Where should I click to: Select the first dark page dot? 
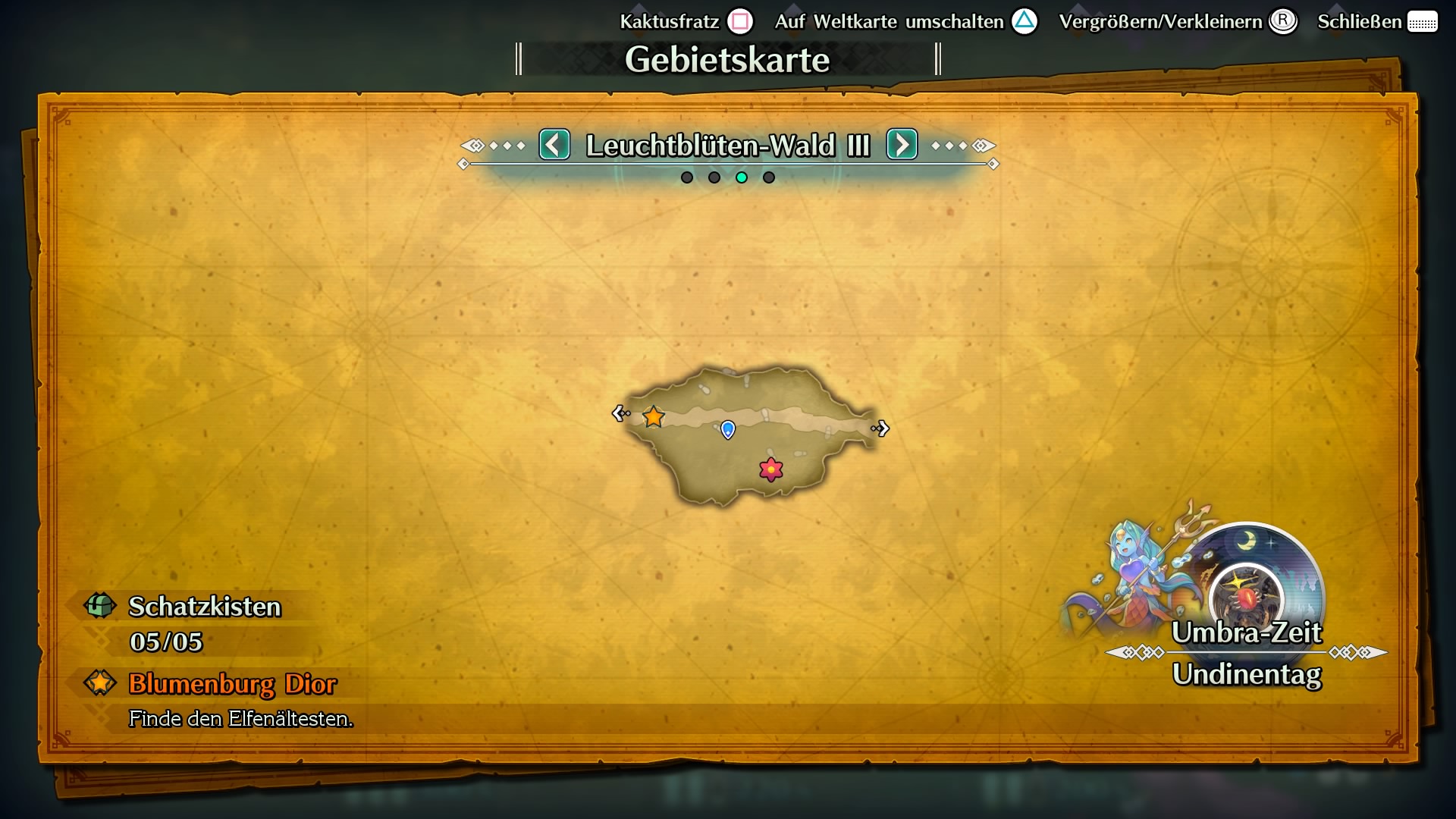click(686, 177)
